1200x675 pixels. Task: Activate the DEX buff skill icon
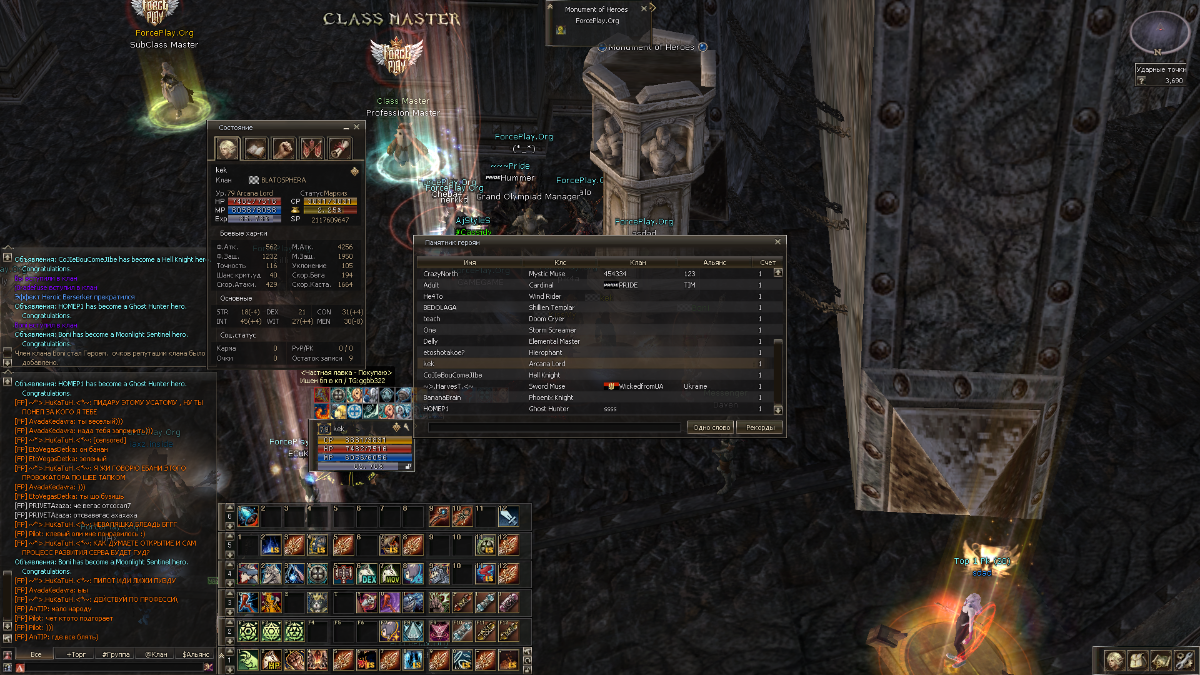click(366, 574)
